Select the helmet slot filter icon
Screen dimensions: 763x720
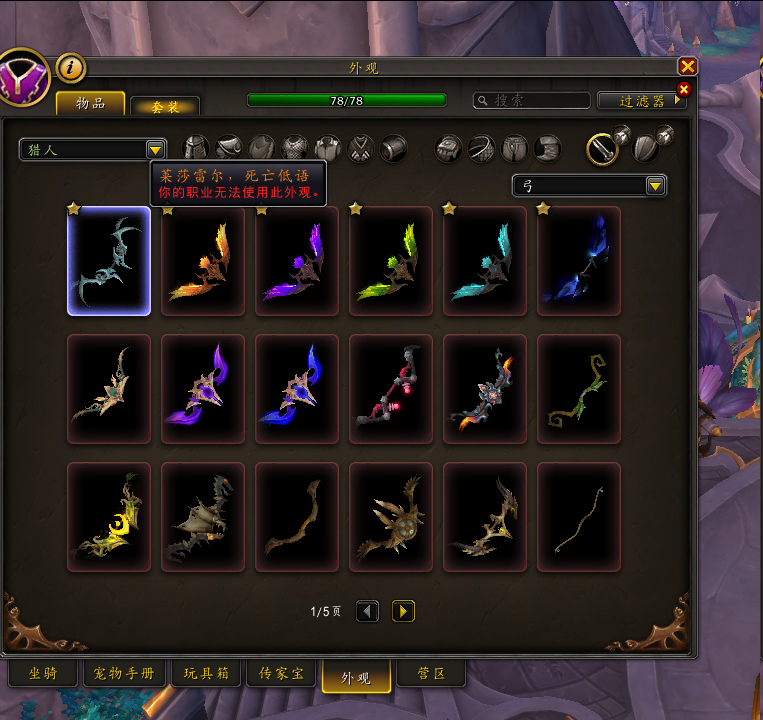[196, 149]
